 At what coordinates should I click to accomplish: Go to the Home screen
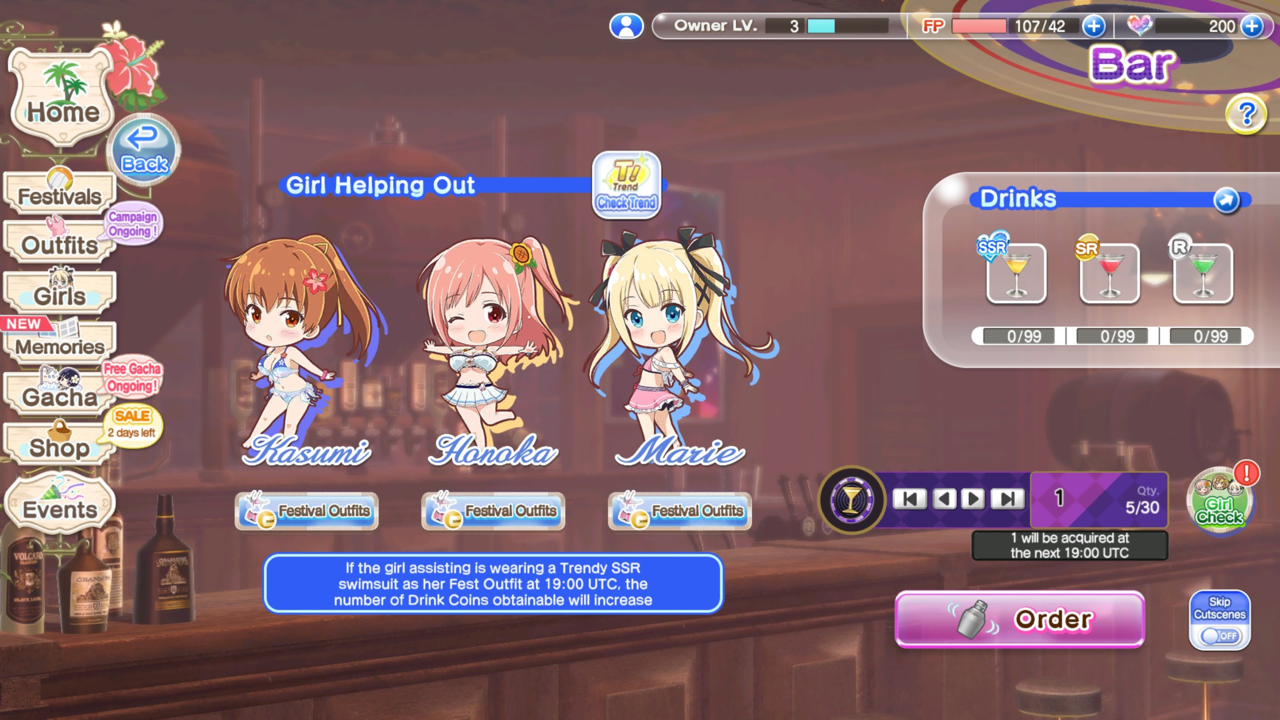(x=62, y=100)
